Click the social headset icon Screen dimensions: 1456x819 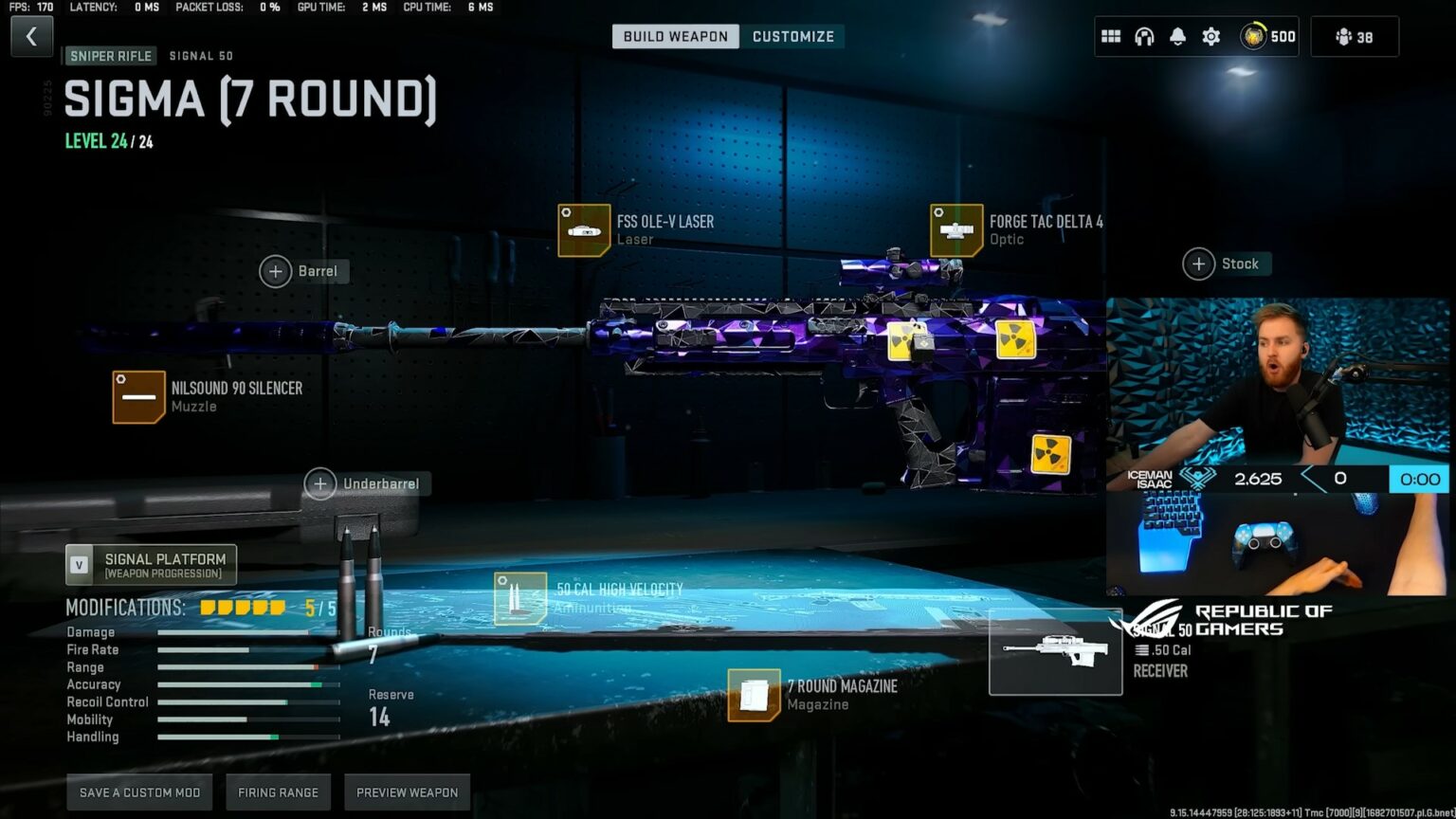[1144, 35]
